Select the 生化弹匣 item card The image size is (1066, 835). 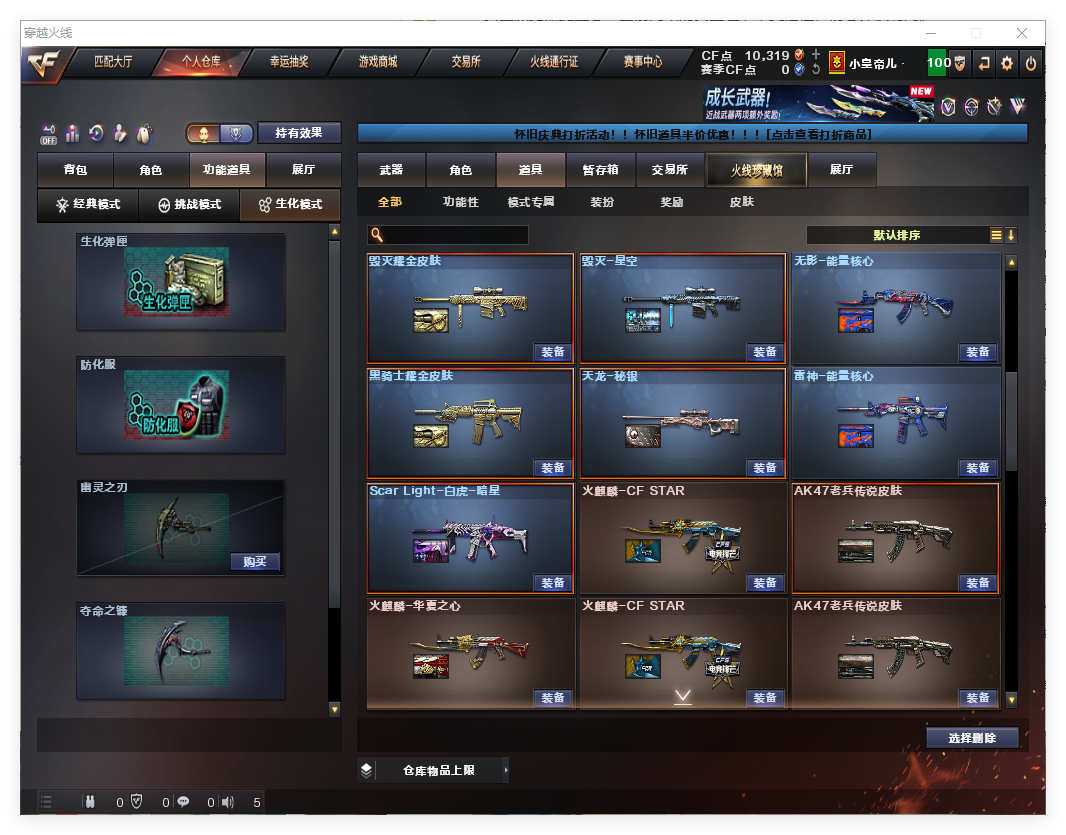pos(180,282)
